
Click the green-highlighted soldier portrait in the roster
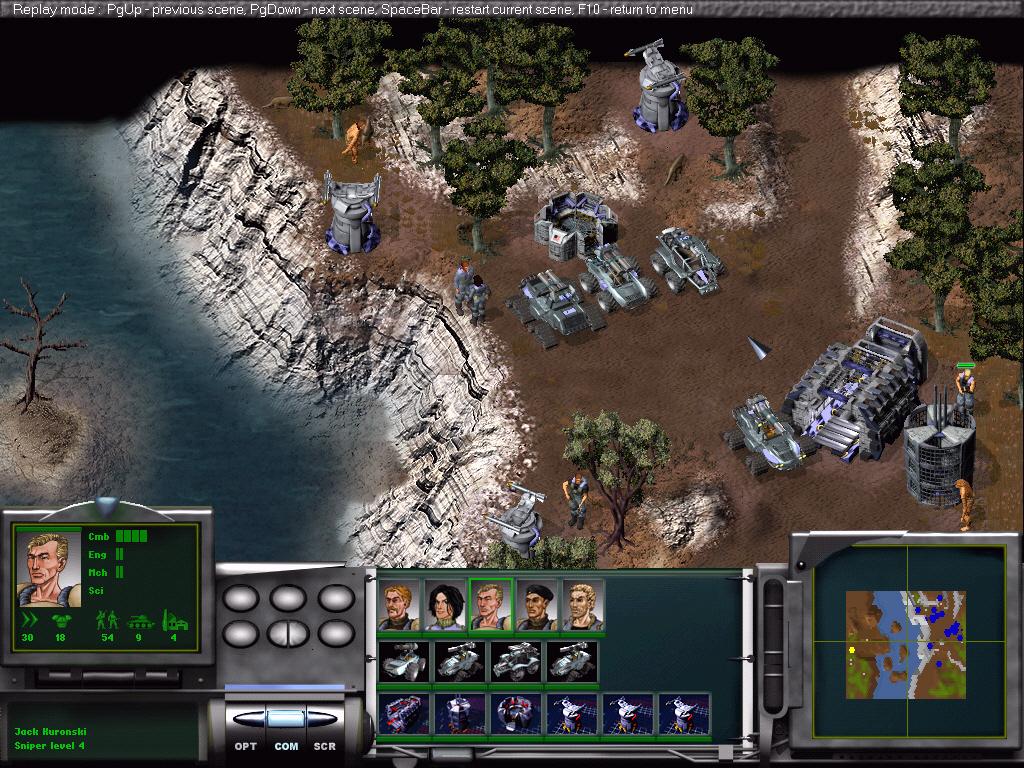click(x=491, y=606)
